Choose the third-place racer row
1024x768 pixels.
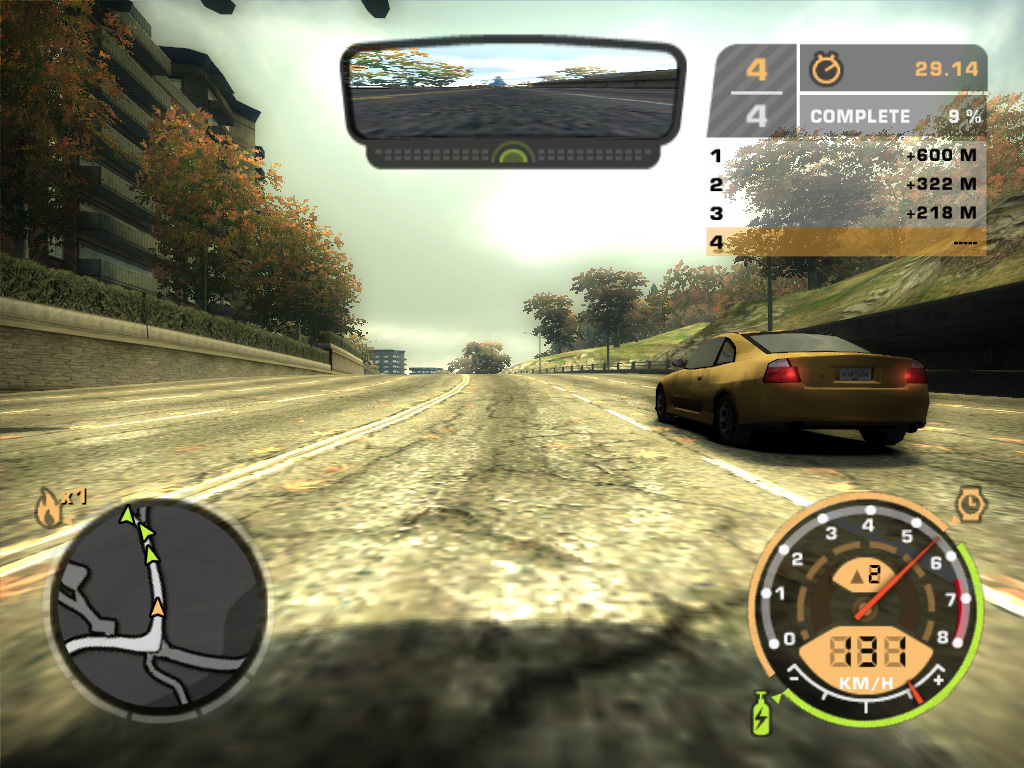(845, 213)
